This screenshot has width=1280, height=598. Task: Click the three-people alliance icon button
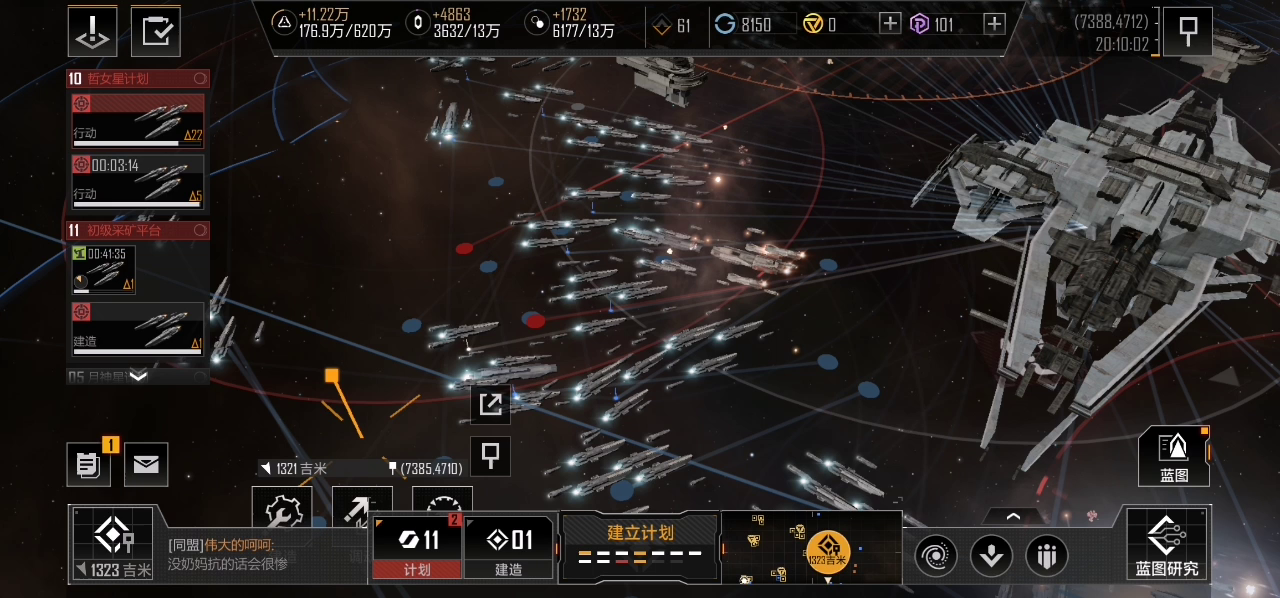coord(1047,555)
